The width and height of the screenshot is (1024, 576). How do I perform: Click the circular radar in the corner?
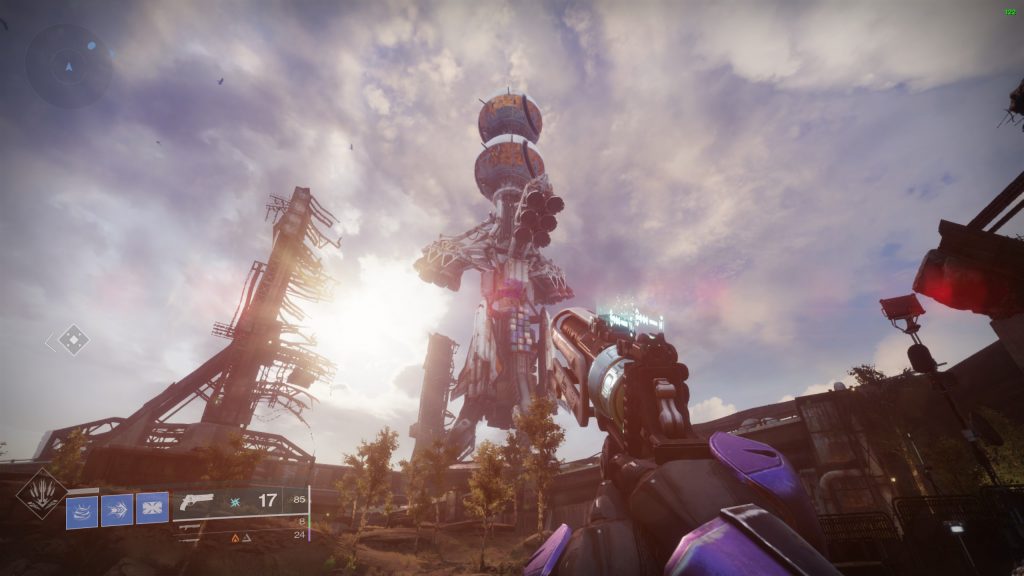click(x=69, y=66)
